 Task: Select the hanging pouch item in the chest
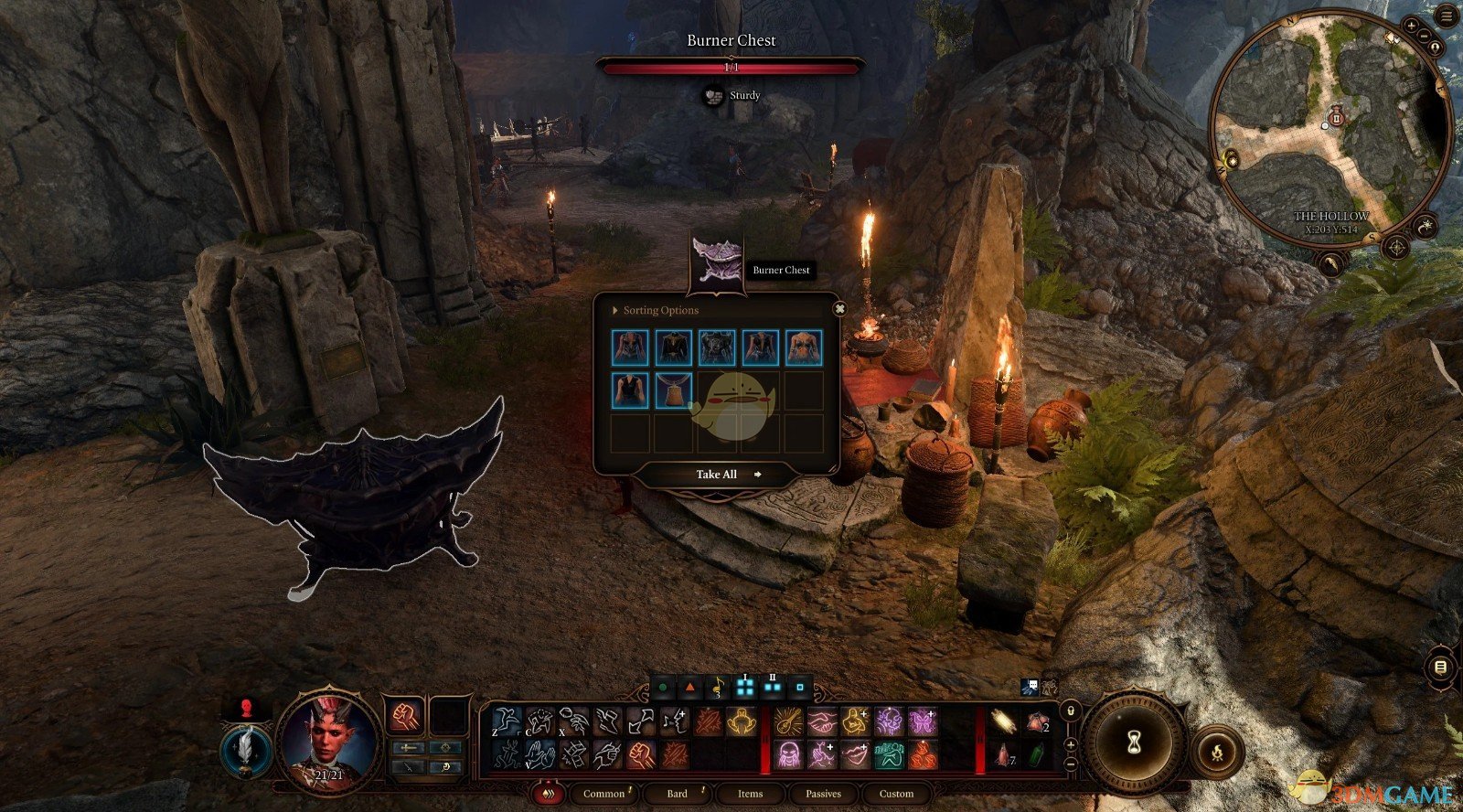(674, 390)
